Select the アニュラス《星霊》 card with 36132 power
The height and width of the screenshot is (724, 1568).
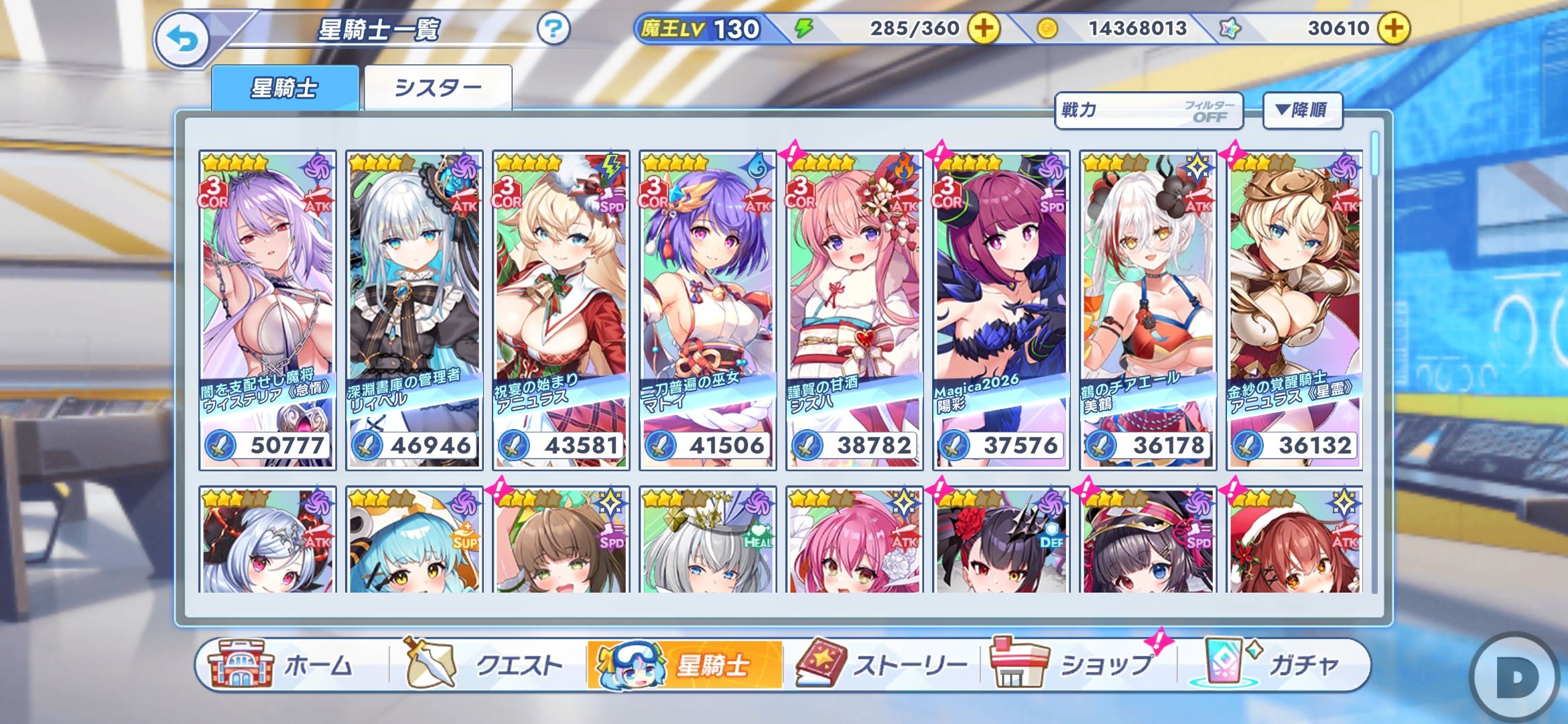pyautogui.click(x=1295, y=310)
